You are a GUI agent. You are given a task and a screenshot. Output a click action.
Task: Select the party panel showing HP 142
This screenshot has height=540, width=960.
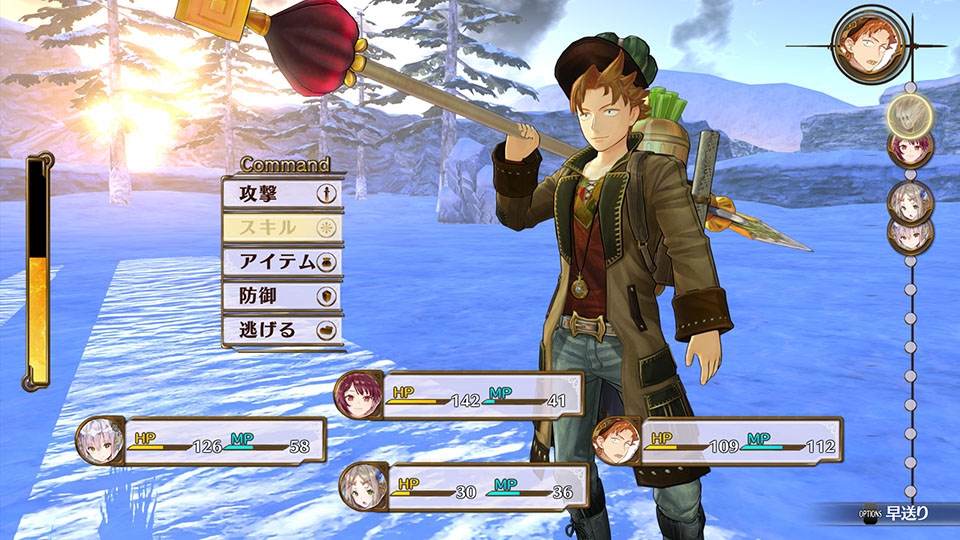(x=460, y=396)
